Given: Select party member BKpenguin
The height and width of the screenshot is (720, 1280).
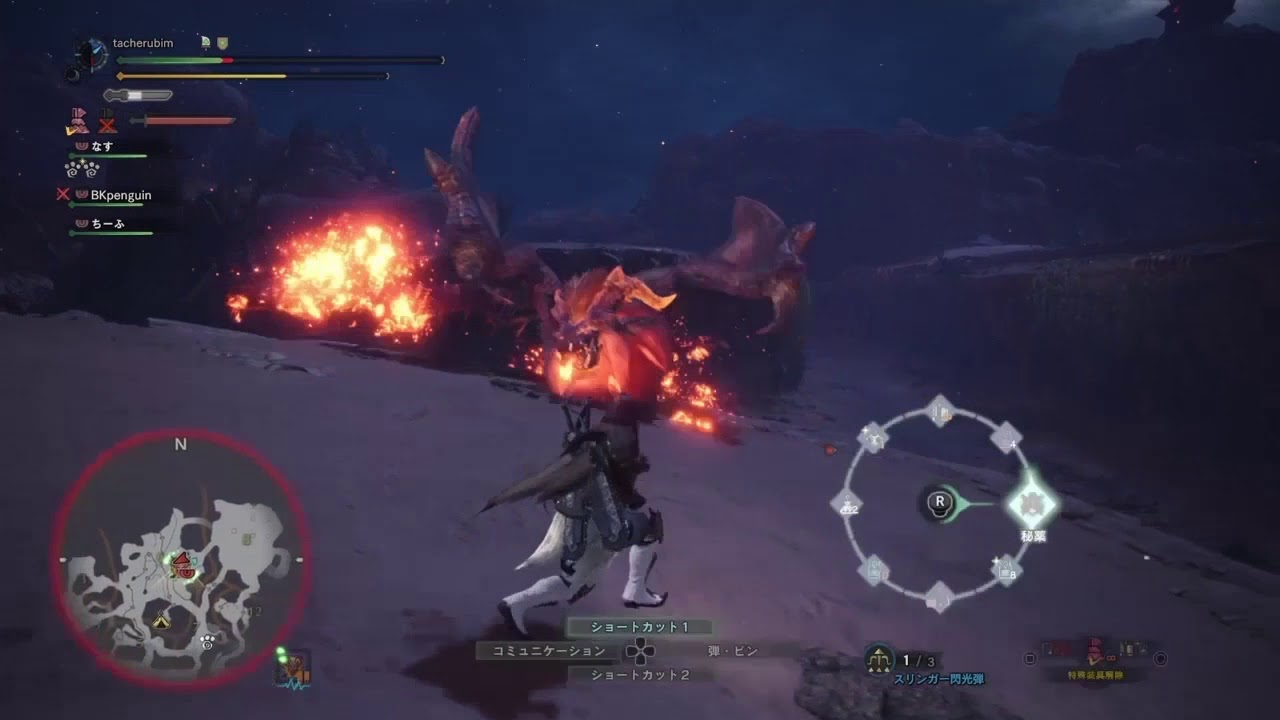Looking at the screenshot, I should [x=121, y=195].
